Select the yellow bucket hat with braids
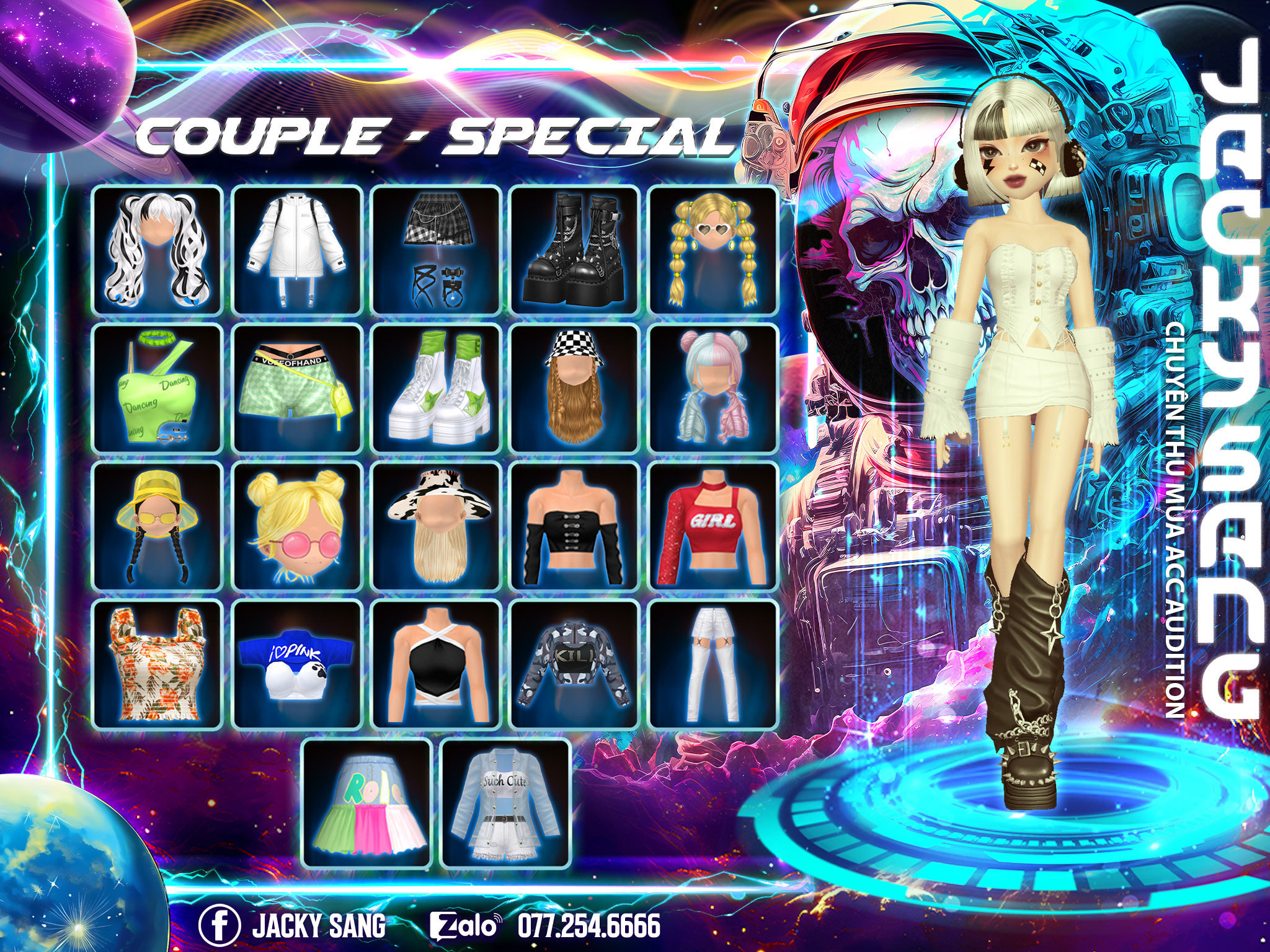The height and width of the screenshot is (952, 1270). pyautogui.click(x=158, y=527)
